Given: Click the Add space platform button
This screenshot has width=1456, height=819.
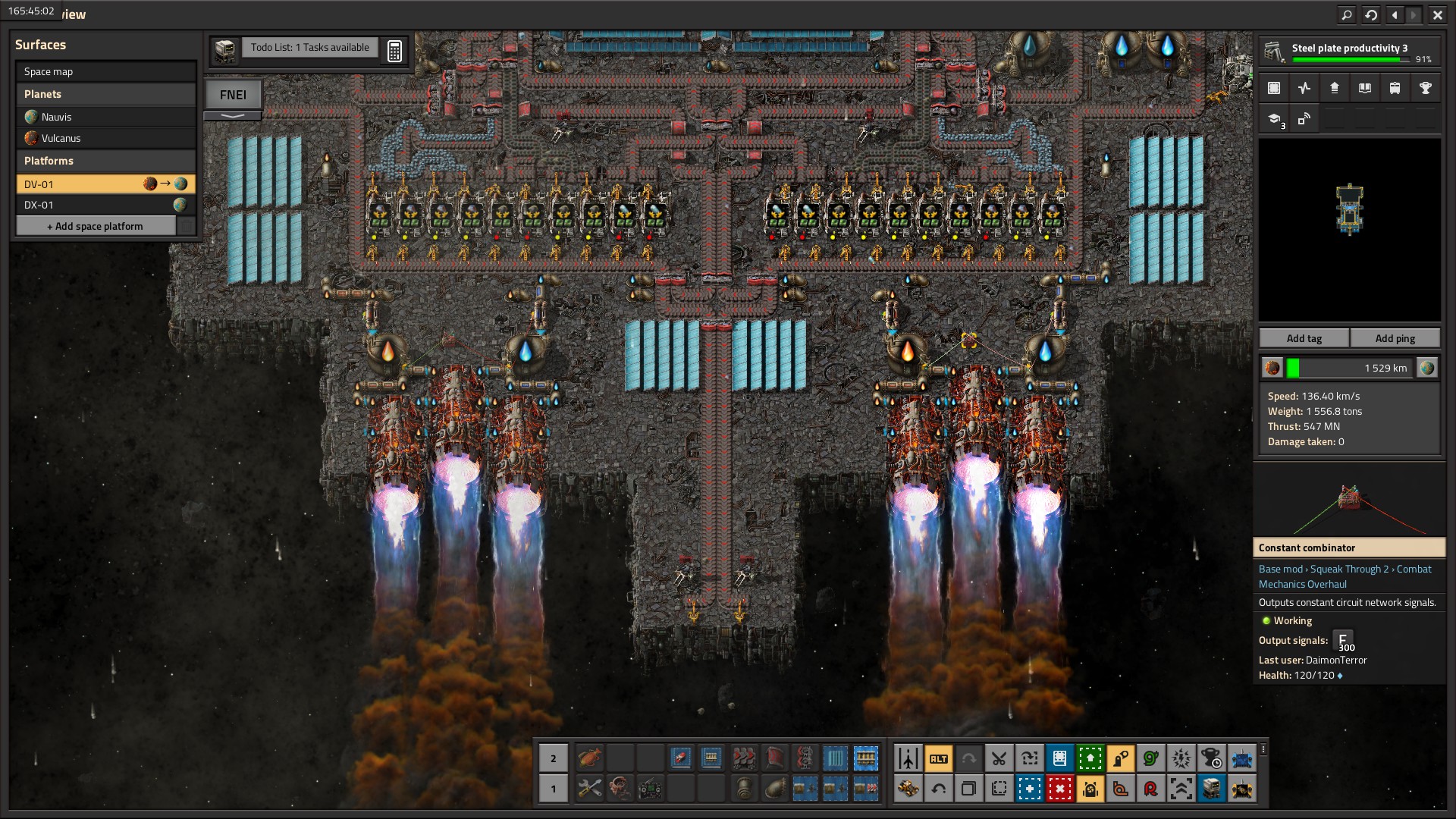Looking at the screenshot, I should pos(96,226).
